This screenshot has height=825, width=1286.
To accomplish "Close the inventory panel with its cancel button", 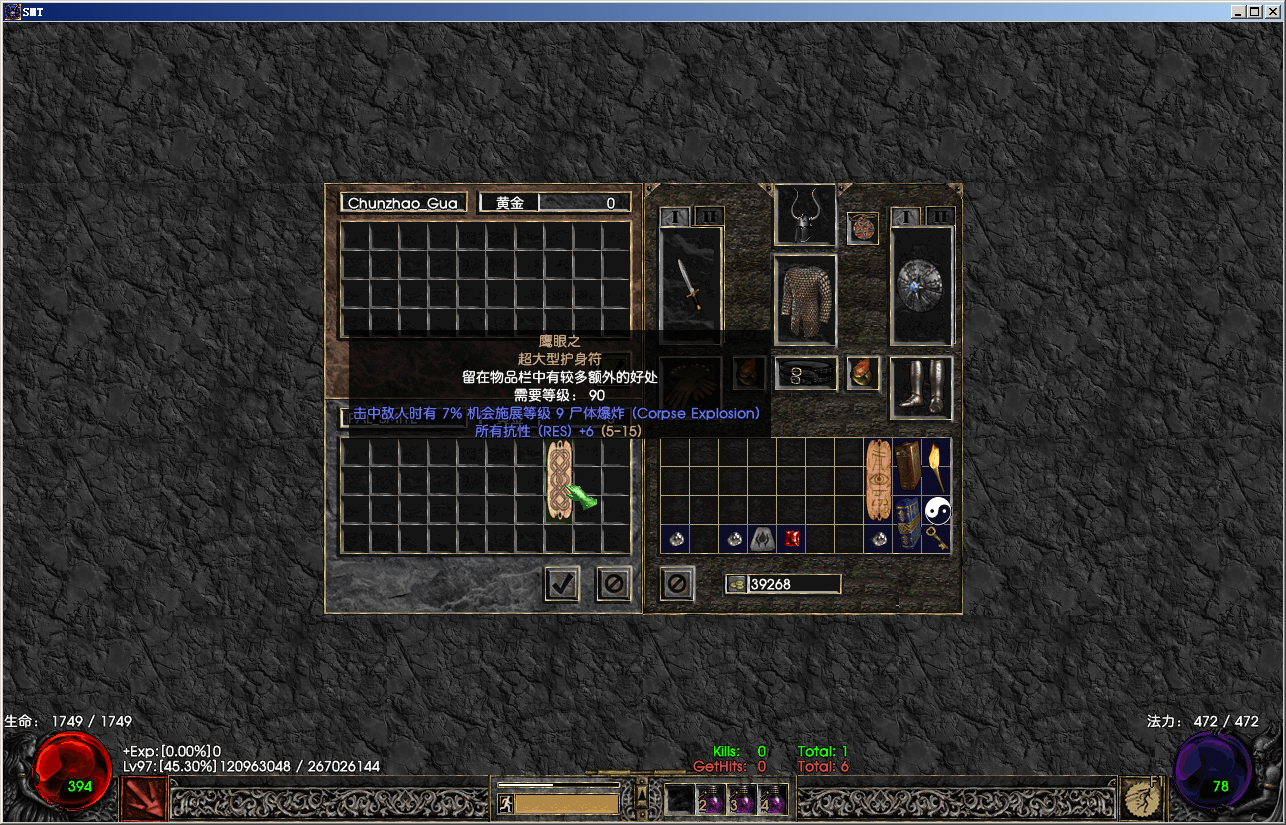I will 677,584.
